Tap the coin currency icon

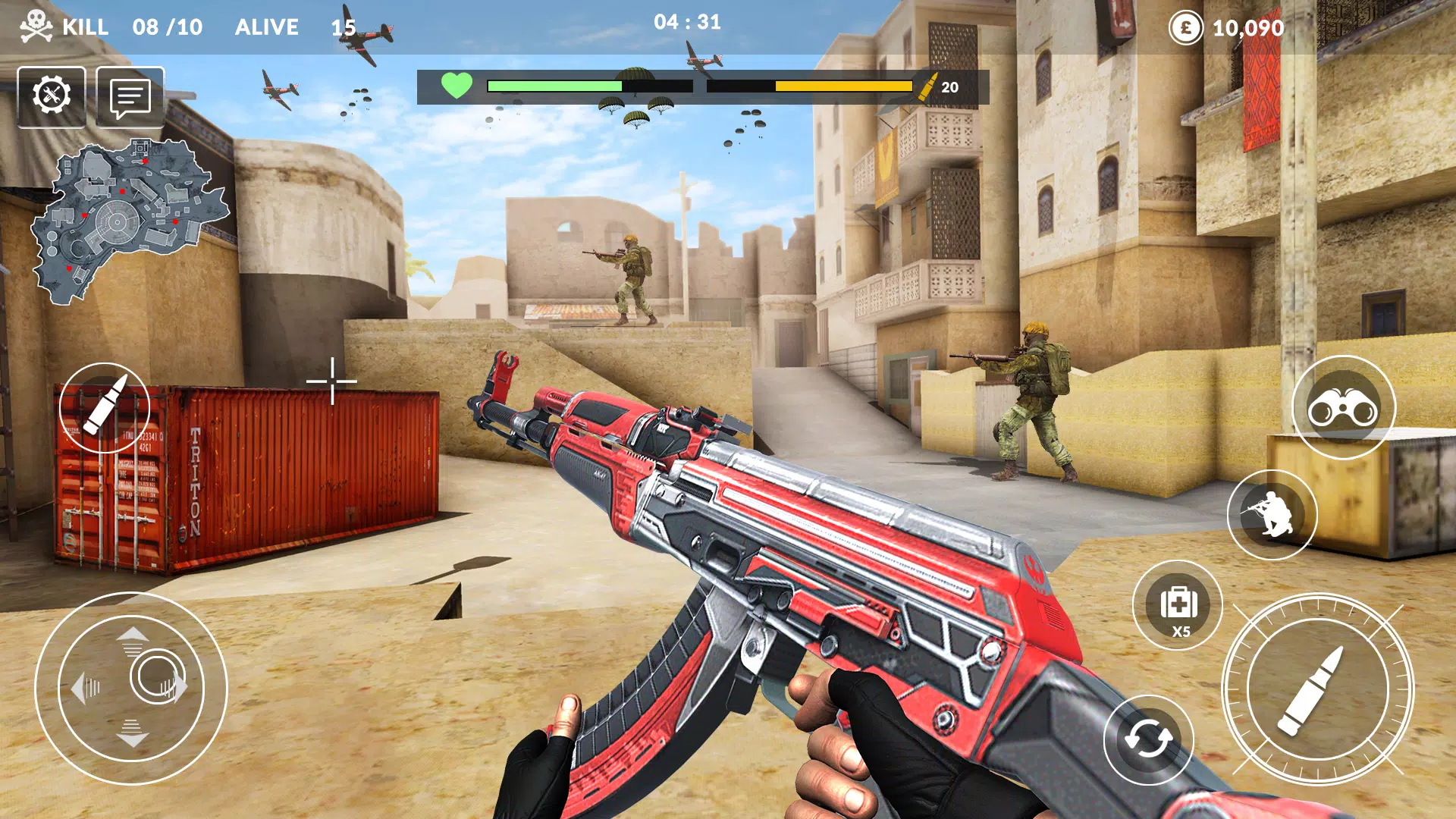click(x=1186, y=29)
